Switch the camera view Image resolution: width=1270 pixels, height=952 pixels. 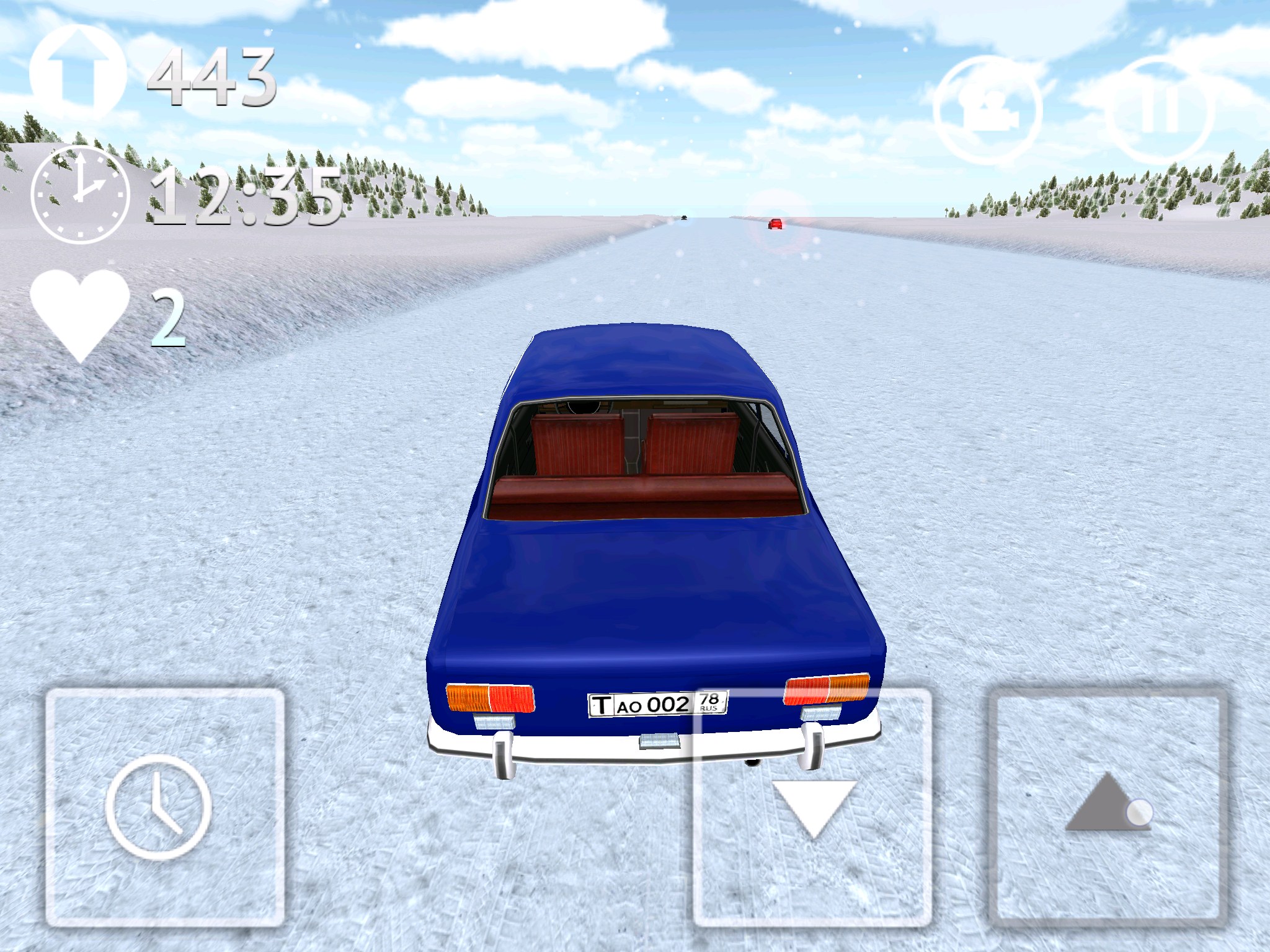[x=987, y=110]
